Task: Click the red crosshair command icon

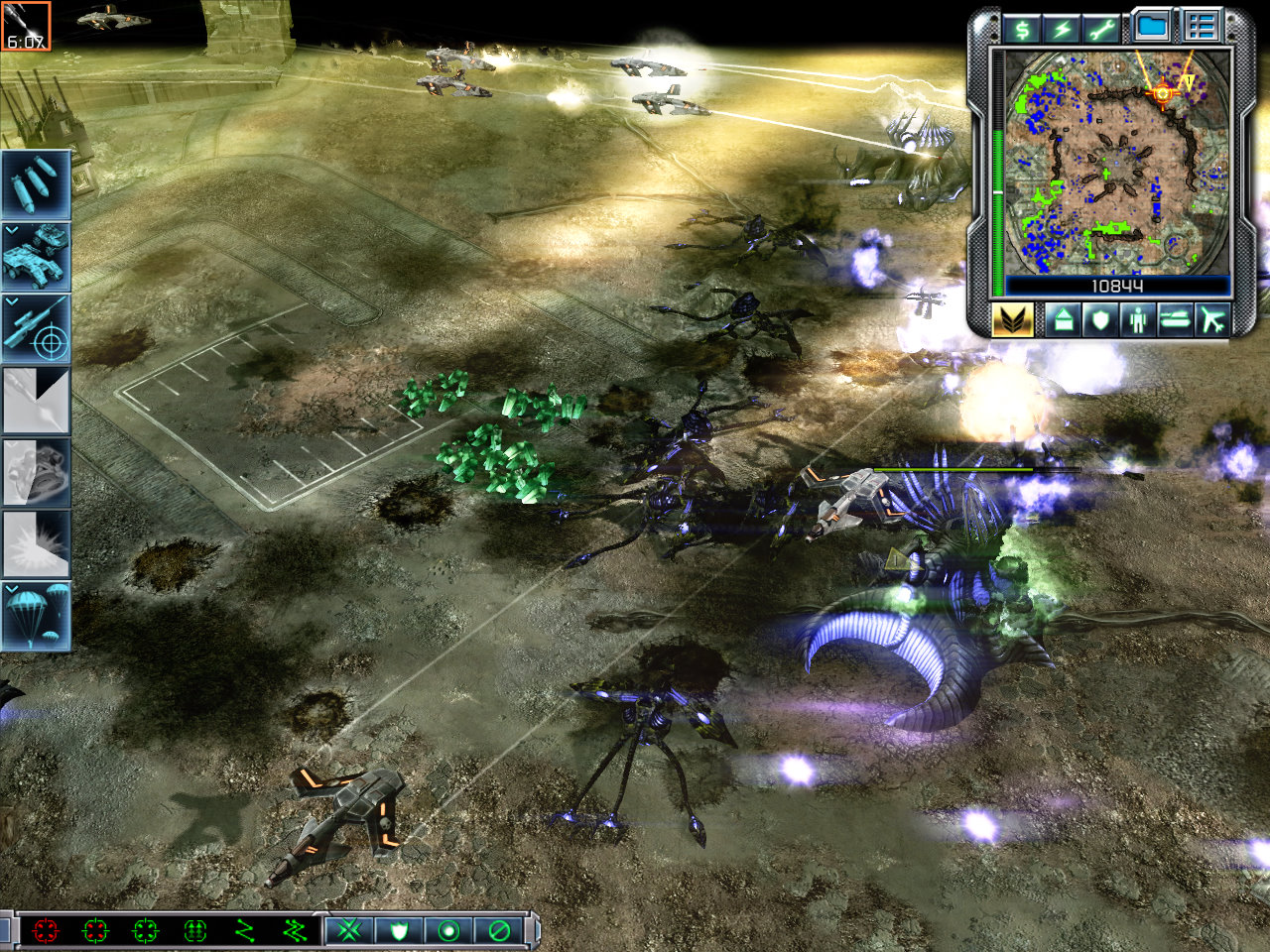Action: pyautogui.click(x=46, y=930)
